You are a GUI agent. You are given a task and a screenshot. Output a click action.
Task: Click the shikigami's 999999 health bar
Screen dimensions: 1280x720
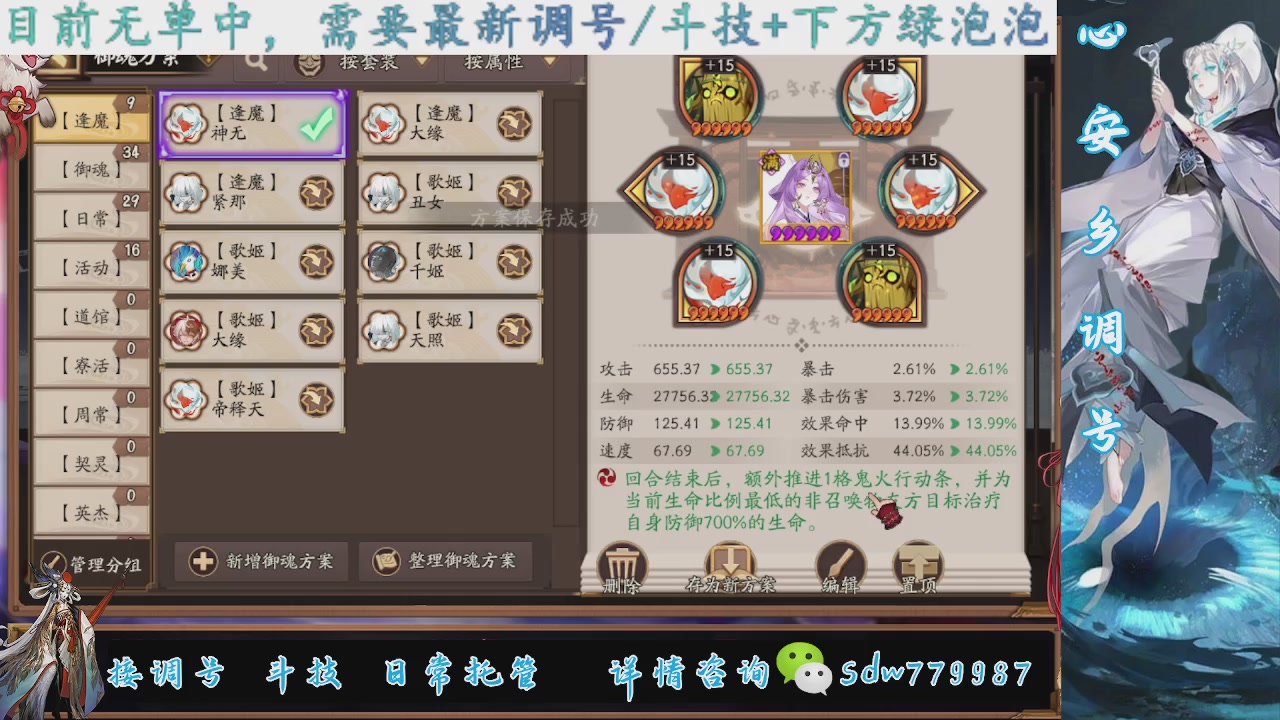pyautogui.click(x=805, y=231)
